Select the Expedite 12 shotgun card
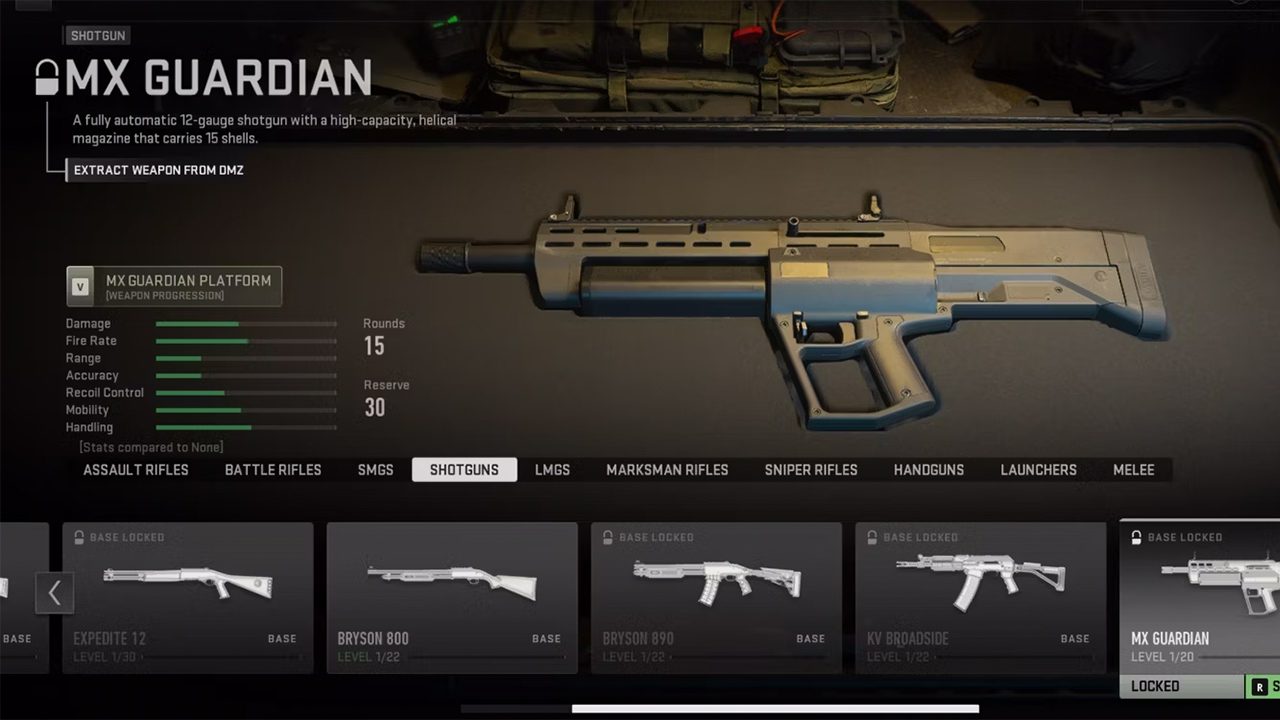 click(188, 597)
